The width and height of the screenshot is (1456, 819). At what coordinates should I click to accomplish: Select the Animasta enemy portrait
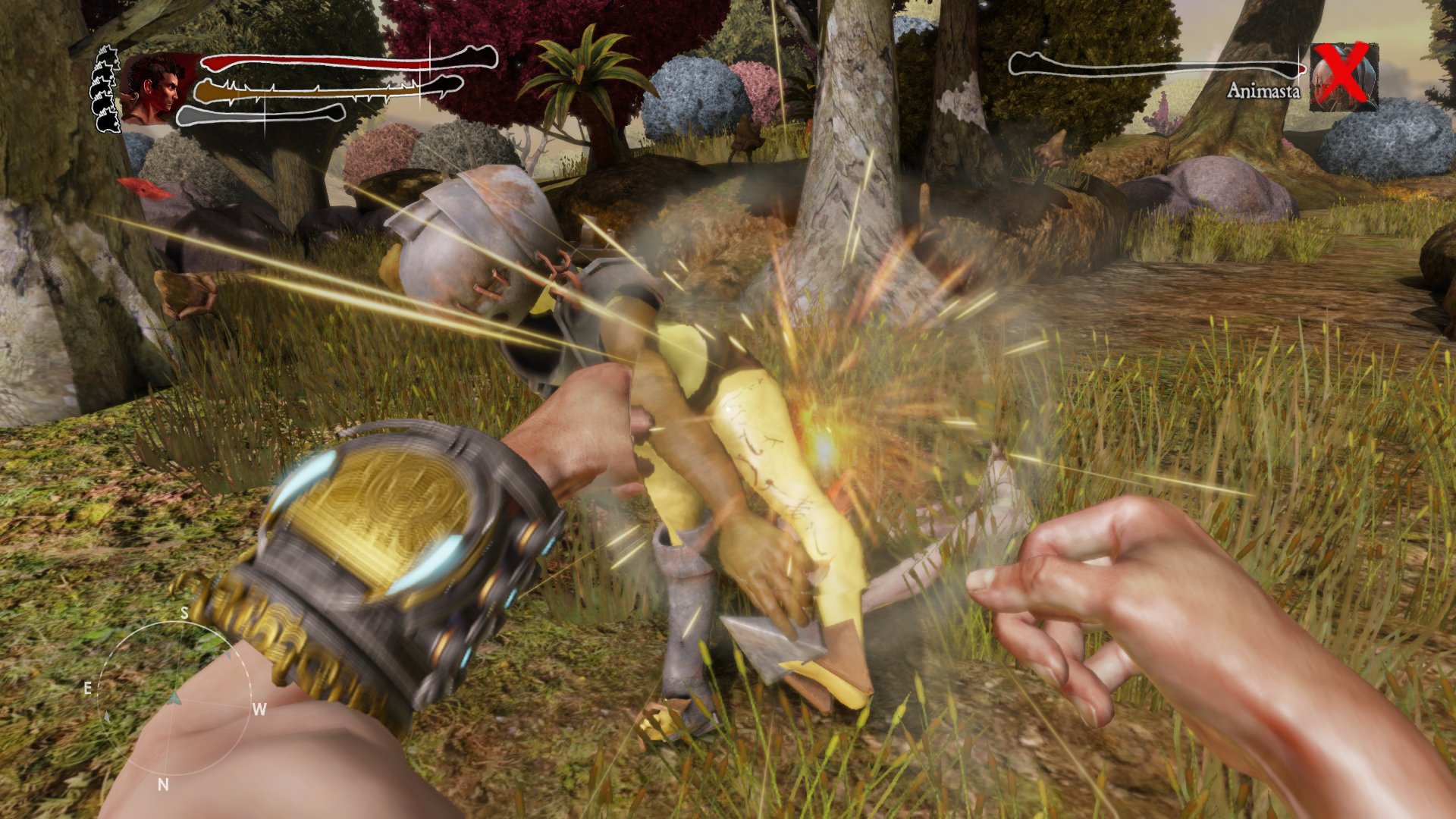pyautogui.click(x=1343, y=77)
